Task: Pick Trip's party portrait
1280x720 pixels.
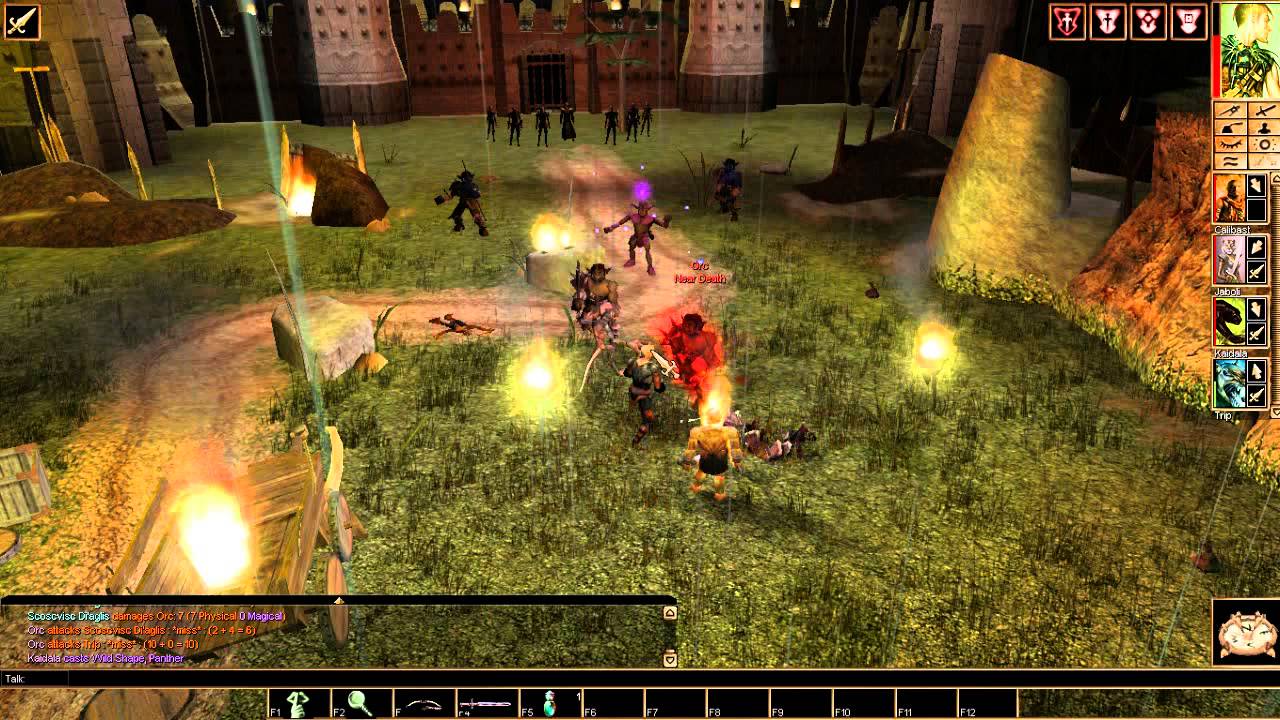Action: click(1228, 384)
